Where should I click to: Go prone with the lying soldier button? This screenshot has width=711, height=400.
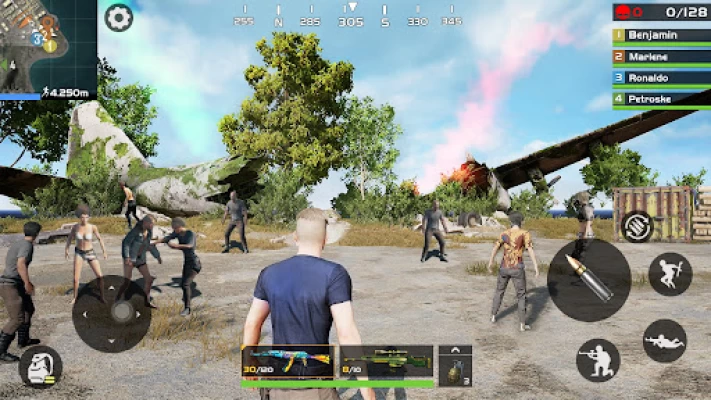(665, 340)
